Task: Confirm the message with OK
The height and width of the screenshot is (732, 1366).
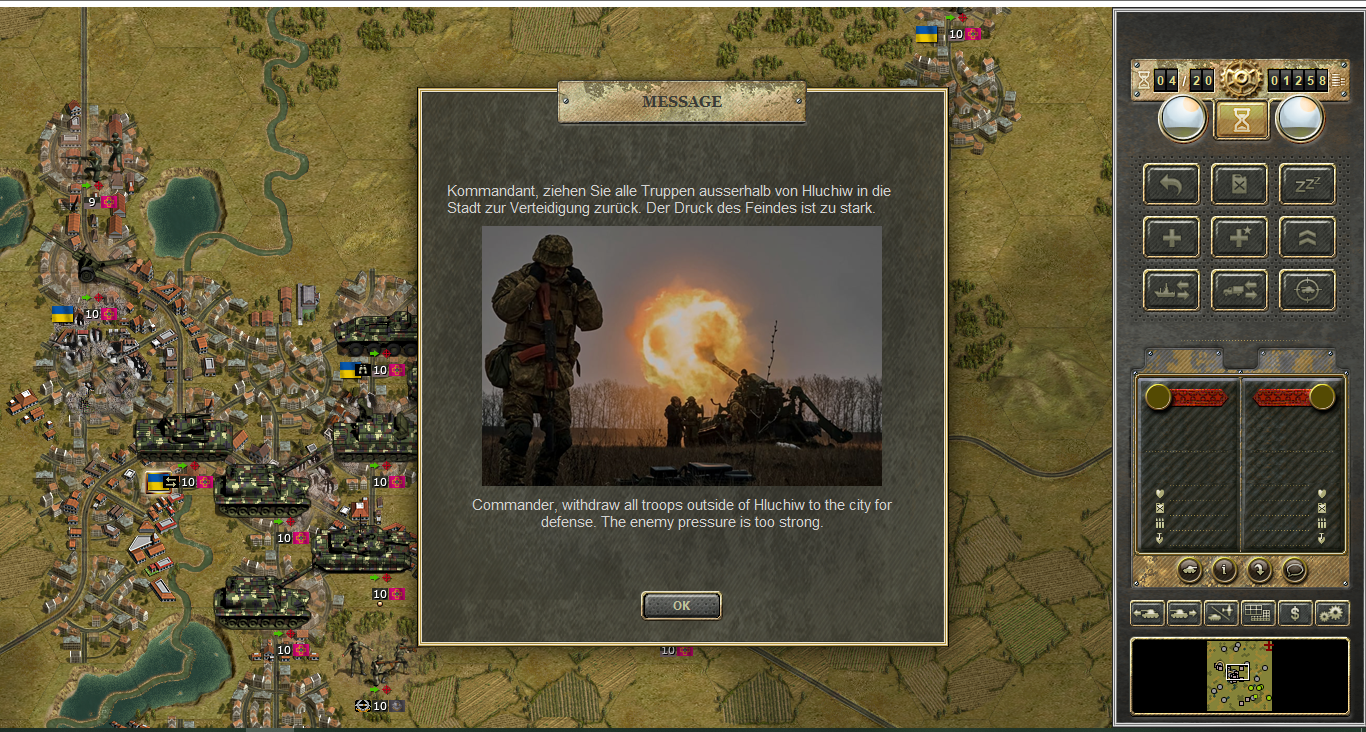Action: click(x=681, y=605)
